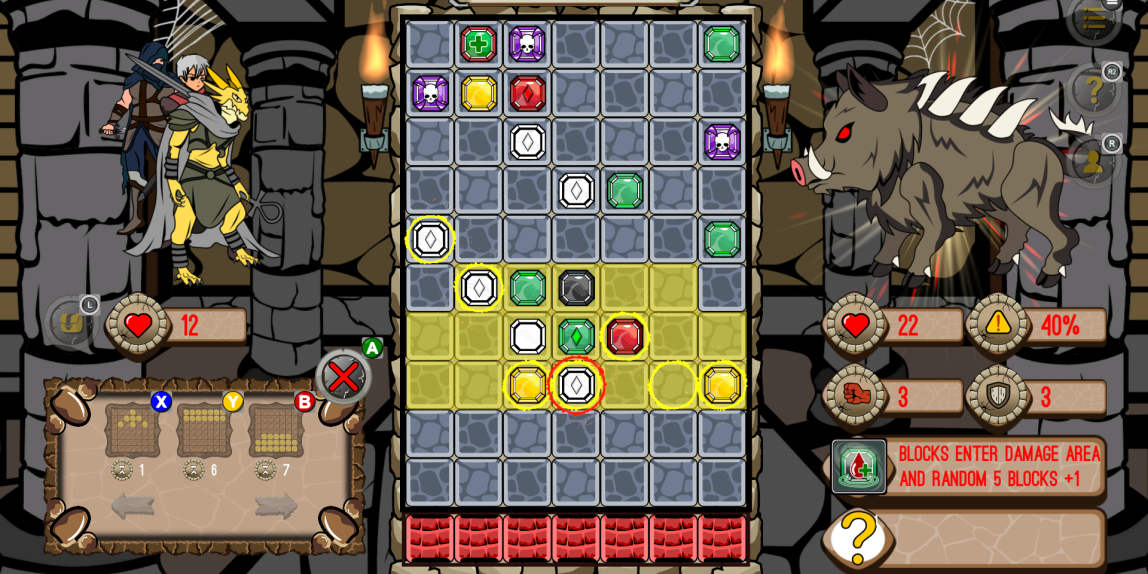Viewport: 1148px width, 574px height.
Task: Pick the white block circled in red
Action: 577,385
